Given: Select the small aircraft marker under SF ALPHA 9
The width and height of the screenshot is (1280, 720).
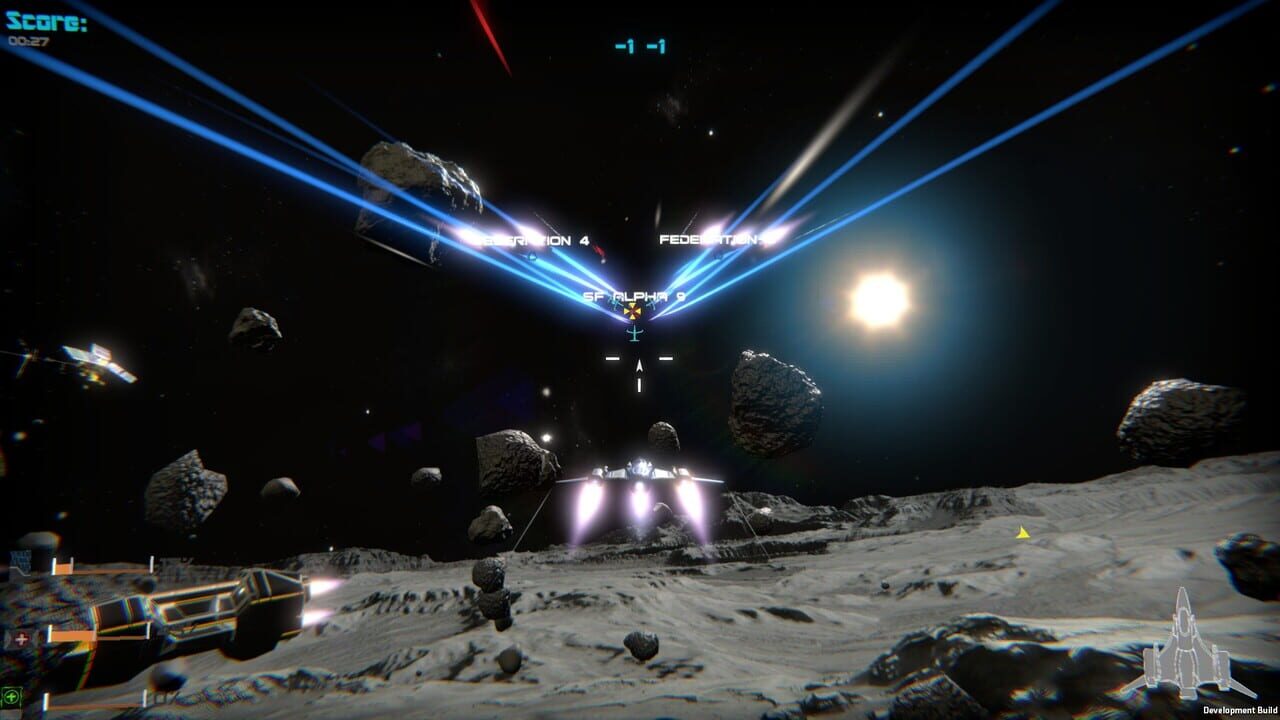Looking at the screenshot, I should point(635,333).
